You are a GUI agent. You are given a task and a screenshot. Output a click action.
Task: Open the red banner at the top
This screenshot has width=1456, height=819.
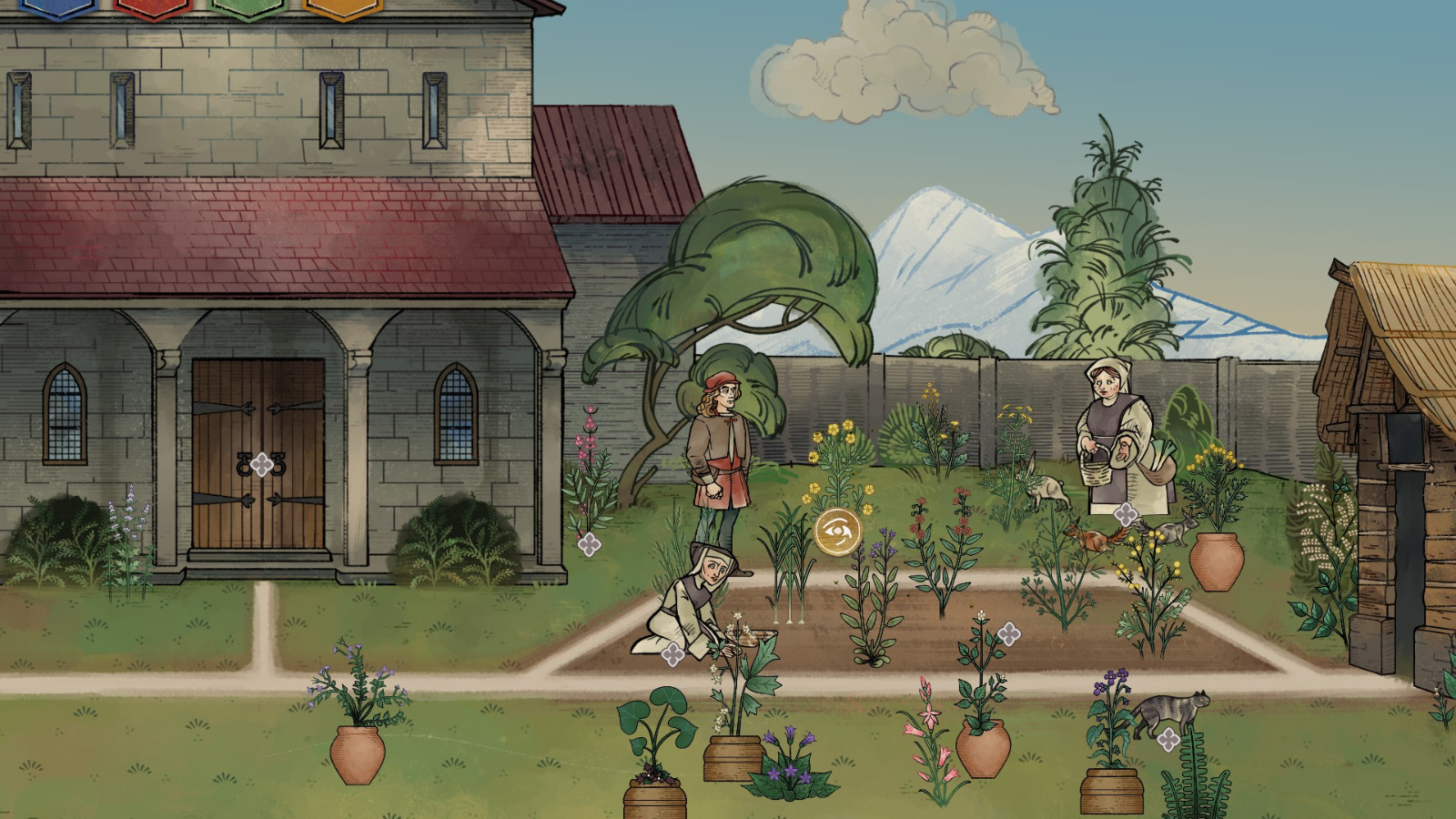click(x=153, y=7)
